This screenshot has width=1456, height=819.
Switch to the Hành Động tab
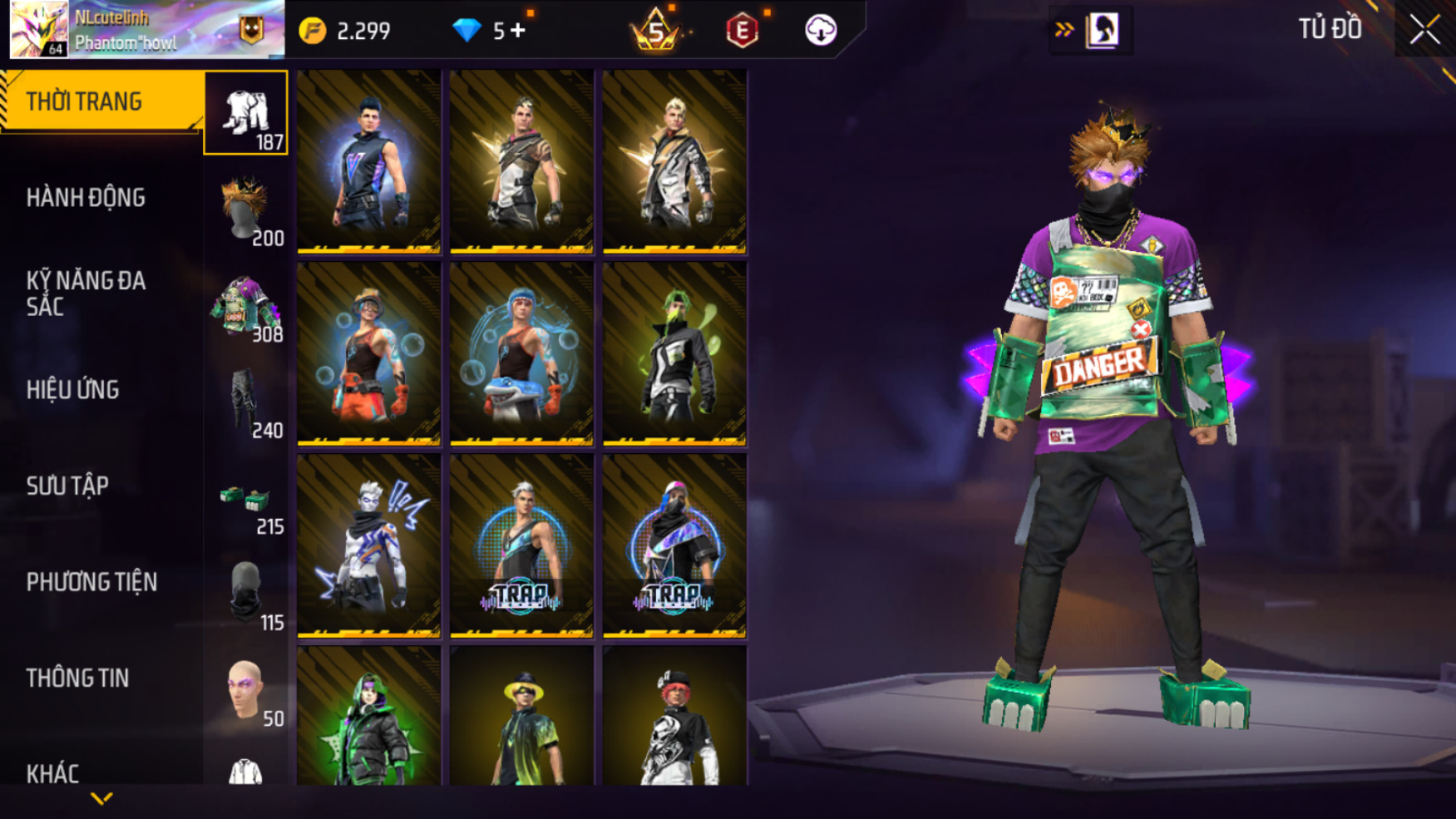click(x=86, y=198)
